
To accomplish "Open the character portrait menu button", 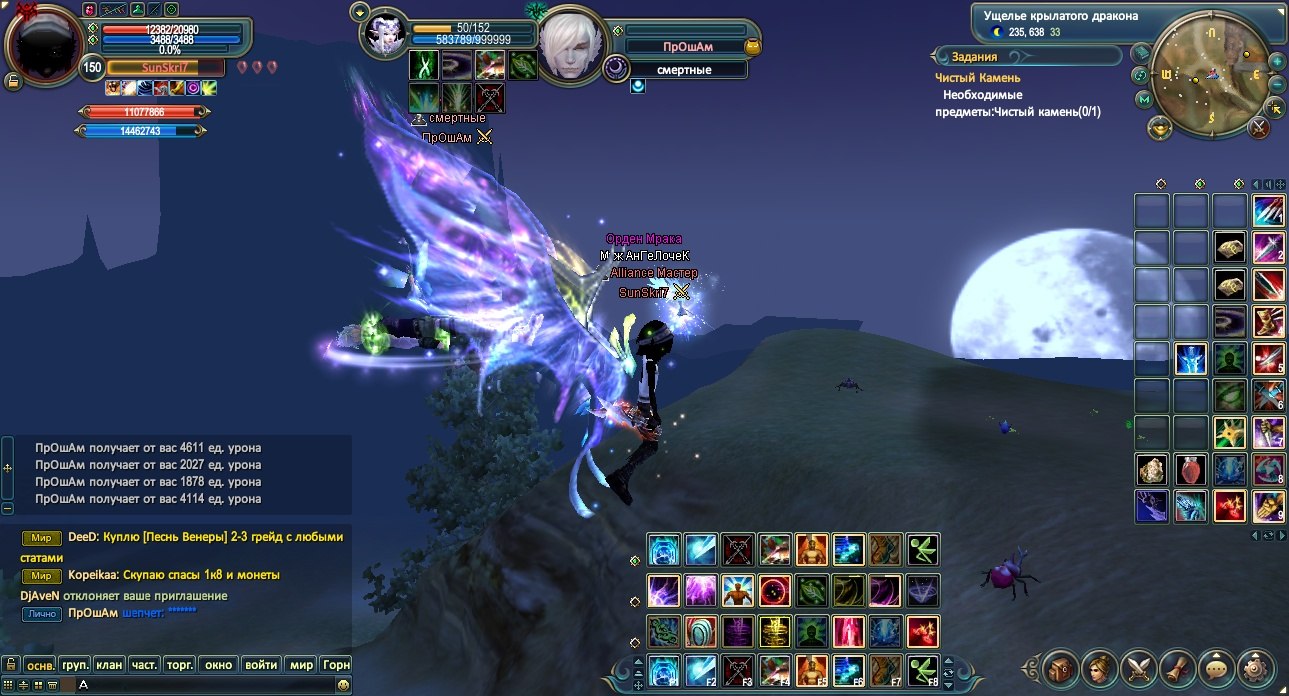I will point(1100,668).
